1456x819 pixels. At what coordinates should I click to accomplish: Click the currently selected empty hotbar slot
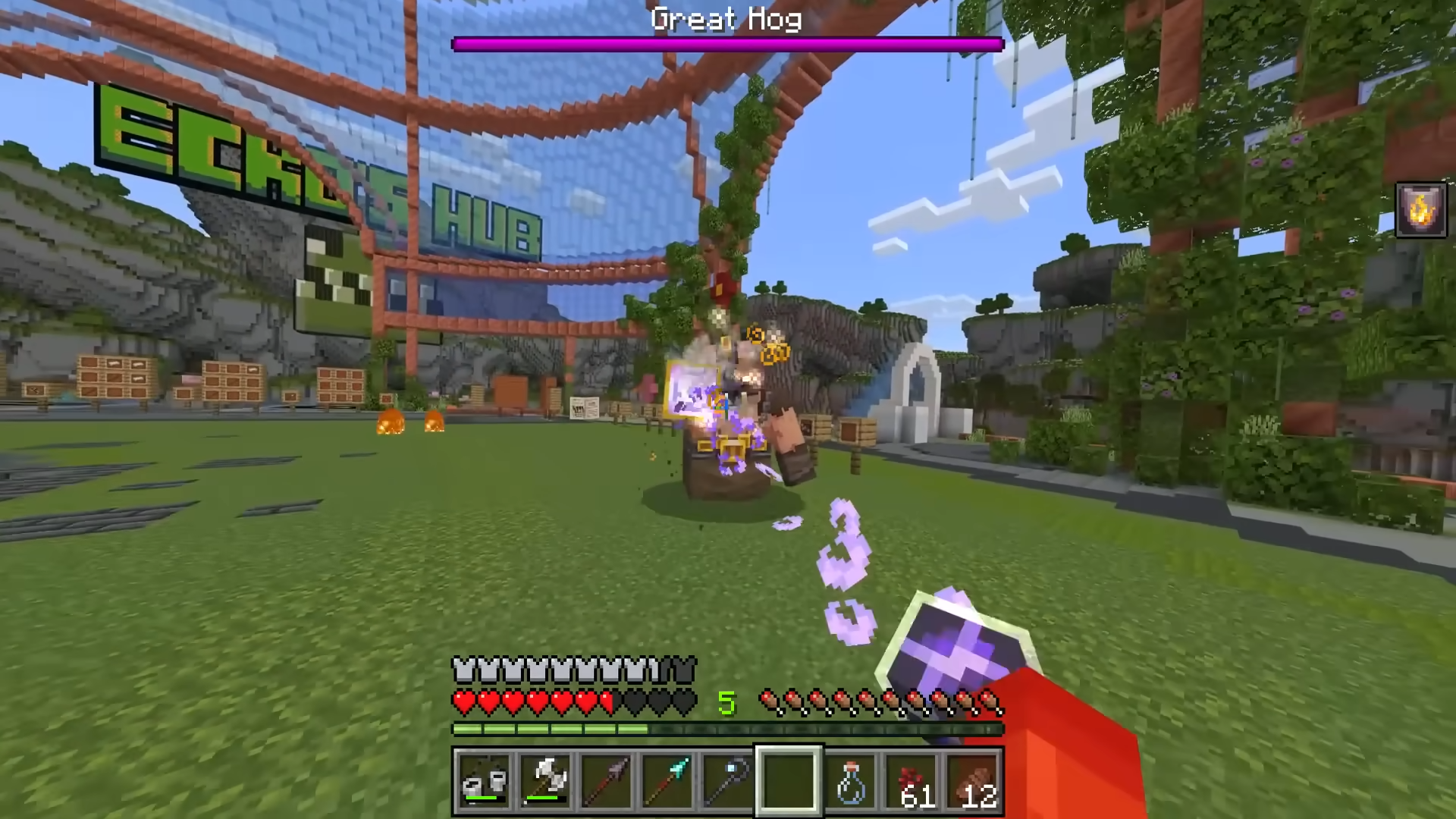pos(788,781)
